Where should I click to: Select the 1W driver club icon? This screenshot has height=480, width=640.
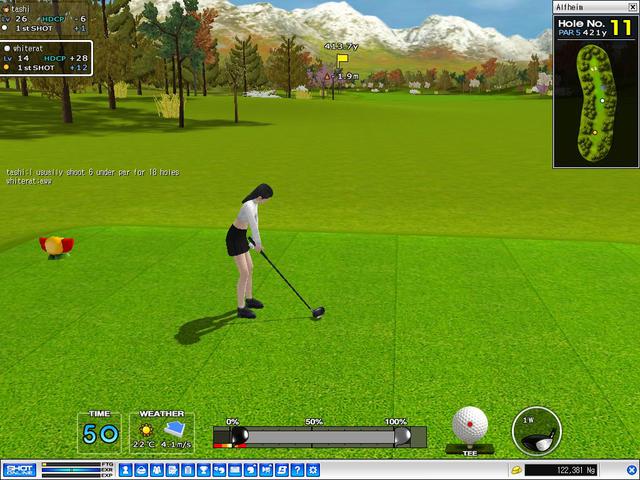(536, 431)
